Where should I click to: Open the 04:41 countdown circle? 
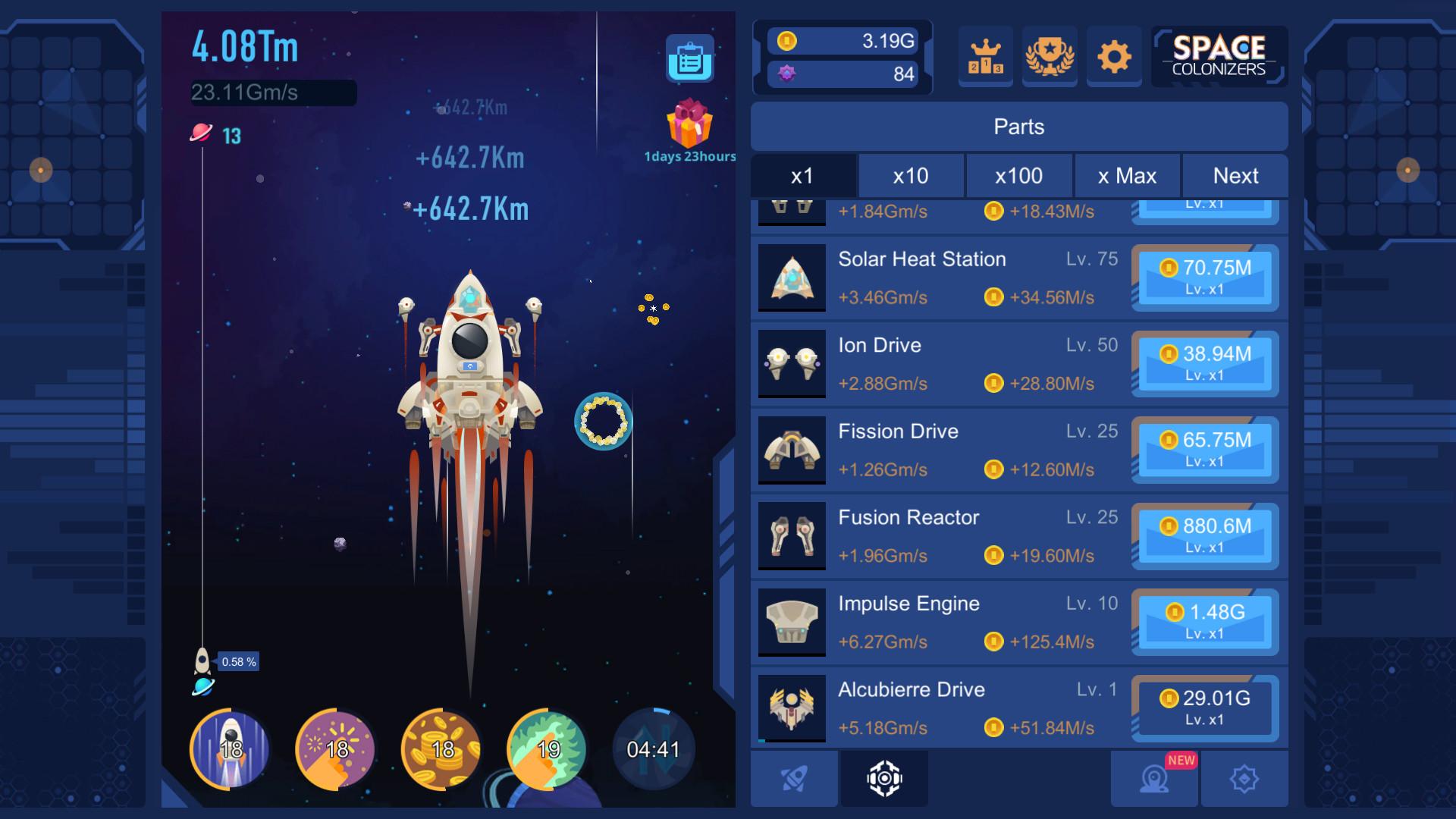[653, 749]
